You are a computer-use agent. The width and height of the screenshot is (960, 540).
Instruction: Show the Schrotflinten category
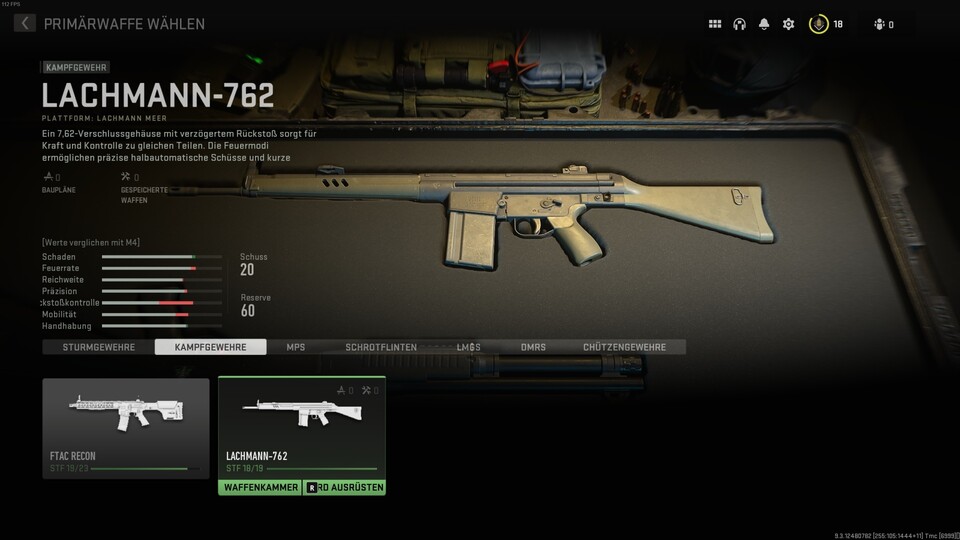381,347
